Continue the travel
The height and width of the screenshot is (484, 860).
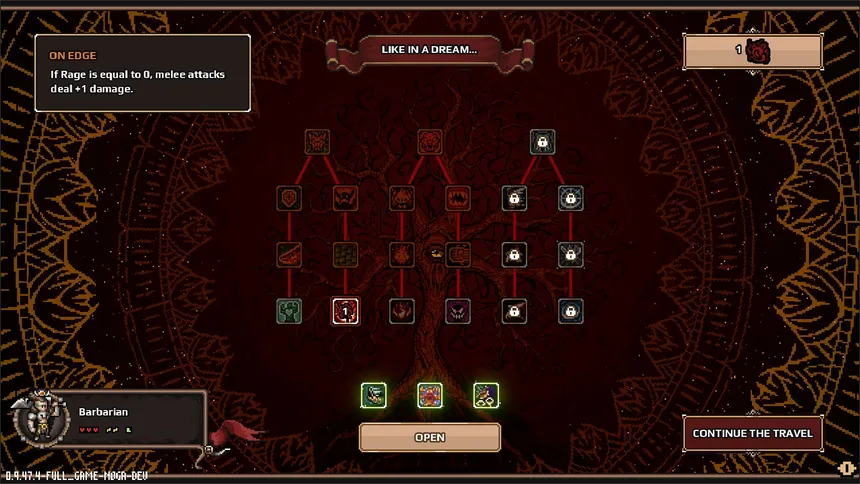click(752, 433)
